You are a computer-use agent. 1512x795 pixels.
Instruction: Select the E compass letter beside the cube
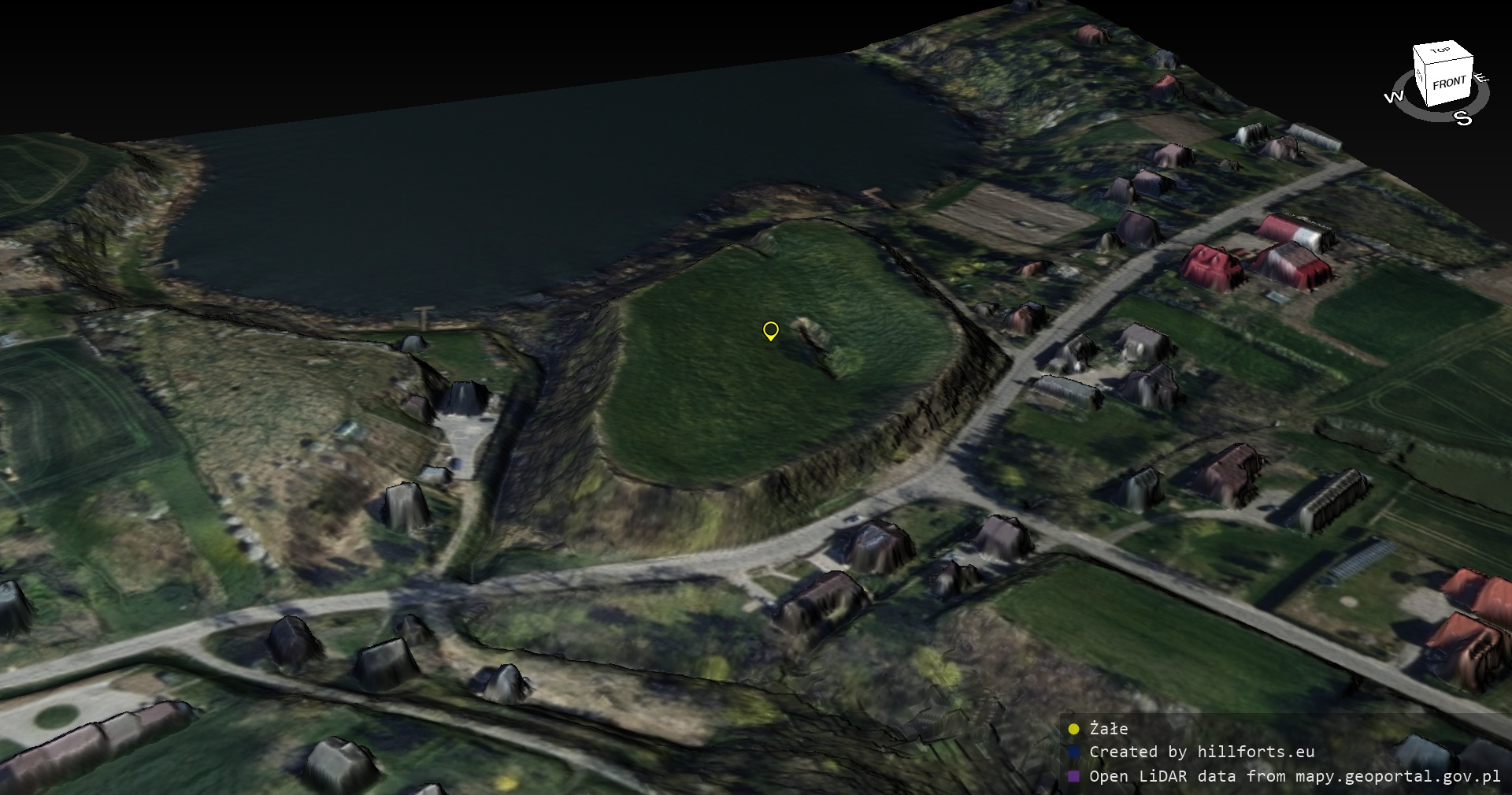[x=1481, y=77]
